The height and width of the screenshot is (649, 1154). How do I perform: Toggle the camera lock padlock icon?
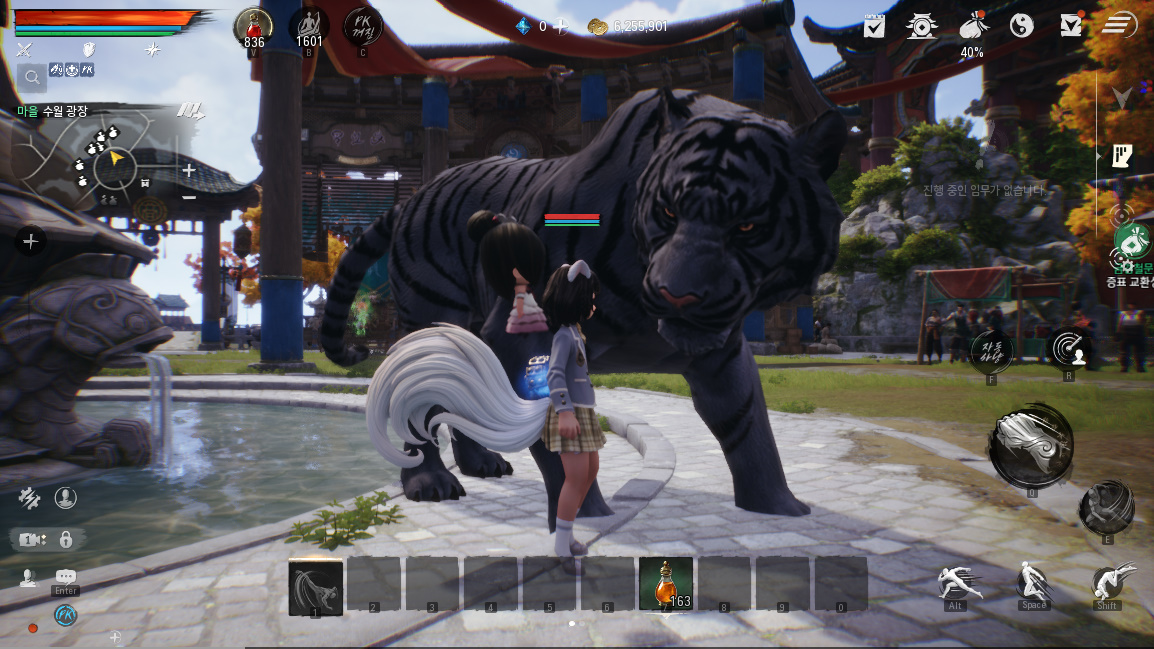pyautogui.click(x=66, y=539)
